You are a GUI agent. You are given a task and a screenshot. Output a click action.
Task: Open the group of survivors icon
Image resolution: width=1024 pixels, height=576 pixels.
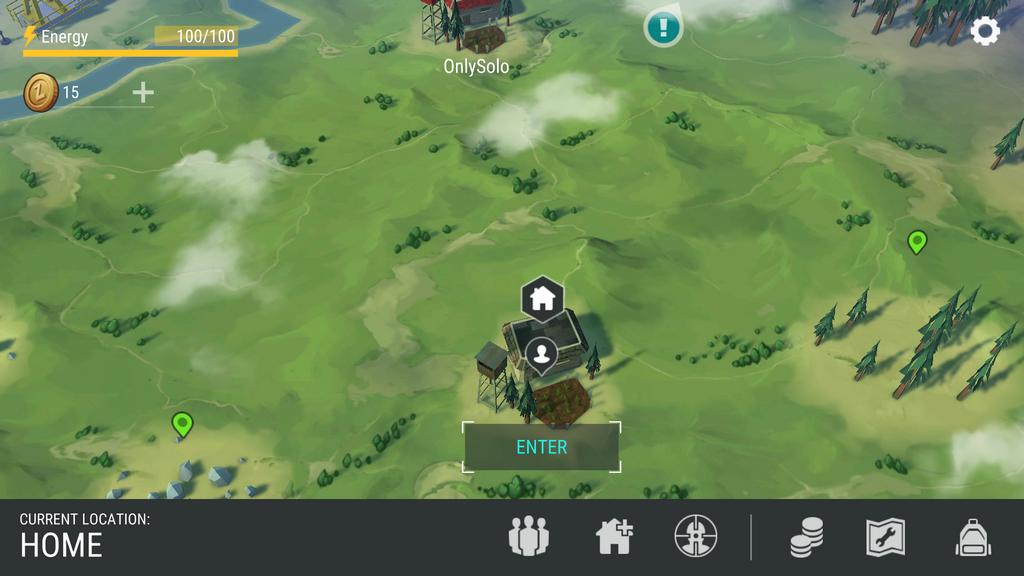pos(529,537)
